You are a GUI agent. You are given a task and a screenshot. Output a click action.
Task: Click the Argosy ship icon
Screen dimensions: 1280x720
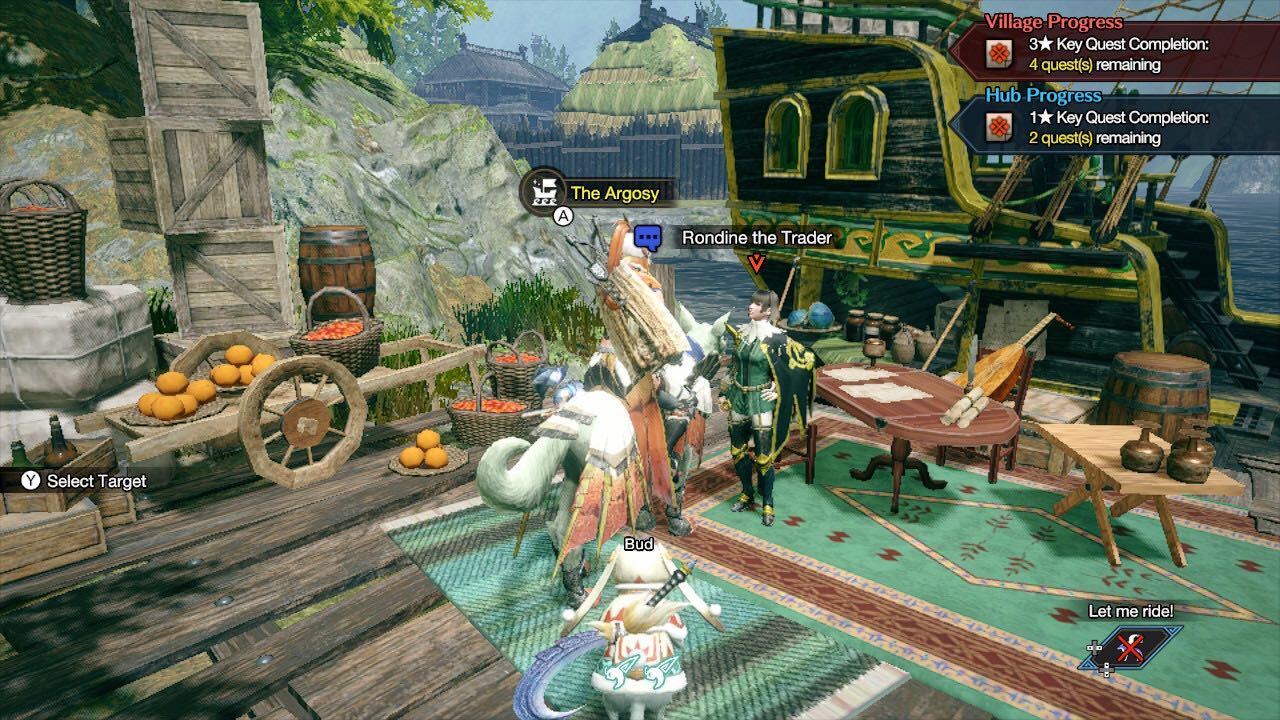coord(545,188)
